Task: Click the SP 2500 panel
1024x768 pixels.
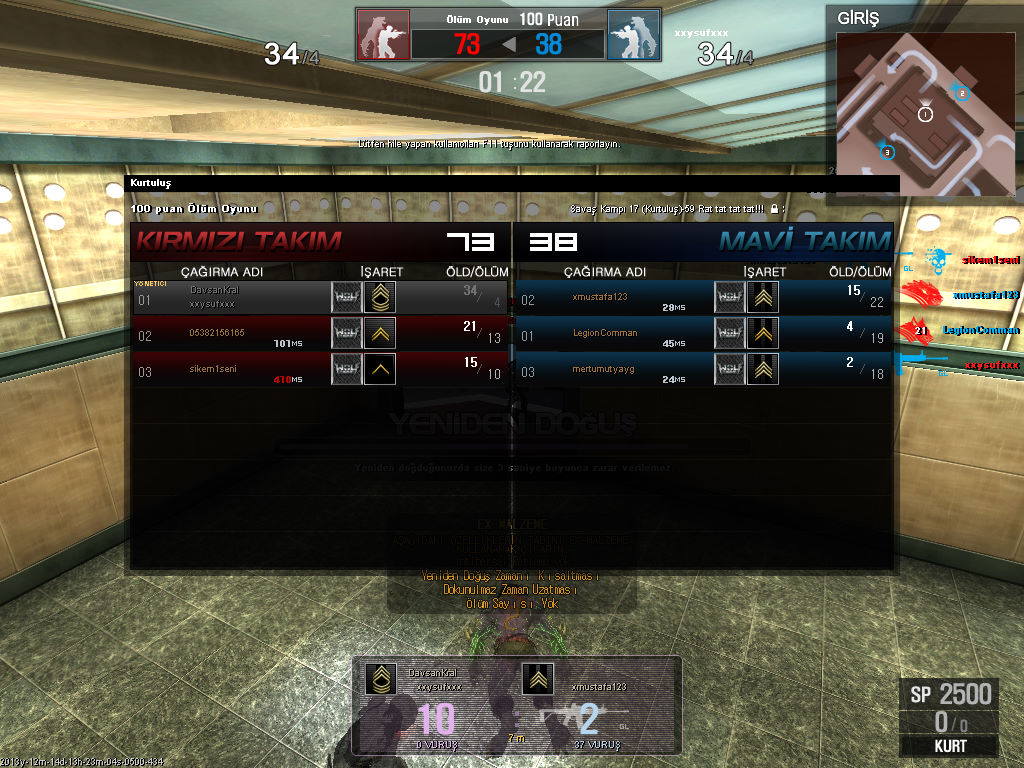Action: pyautogui.click(x=949, y=694)
